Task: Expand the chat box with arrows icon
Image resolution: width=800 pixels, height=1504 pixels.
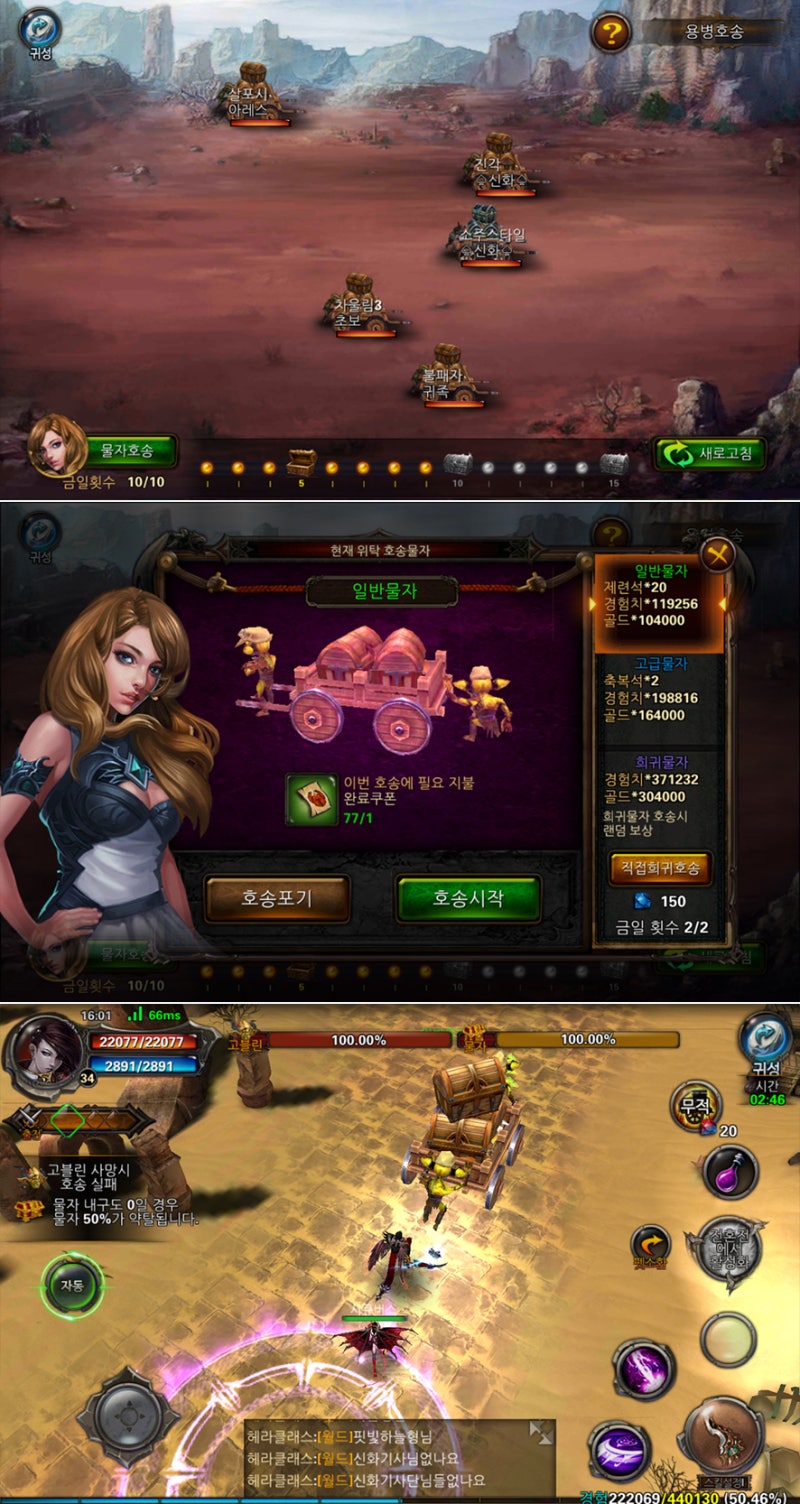Action: 541,1432
